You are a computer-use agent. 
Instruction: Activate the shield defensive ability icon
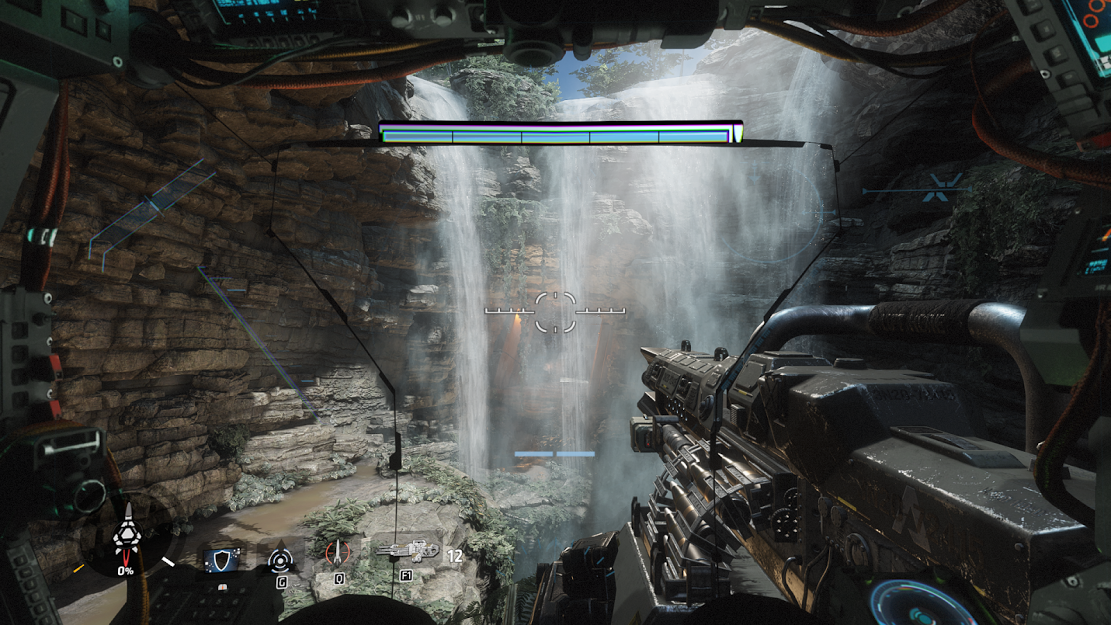coord(221,558)
